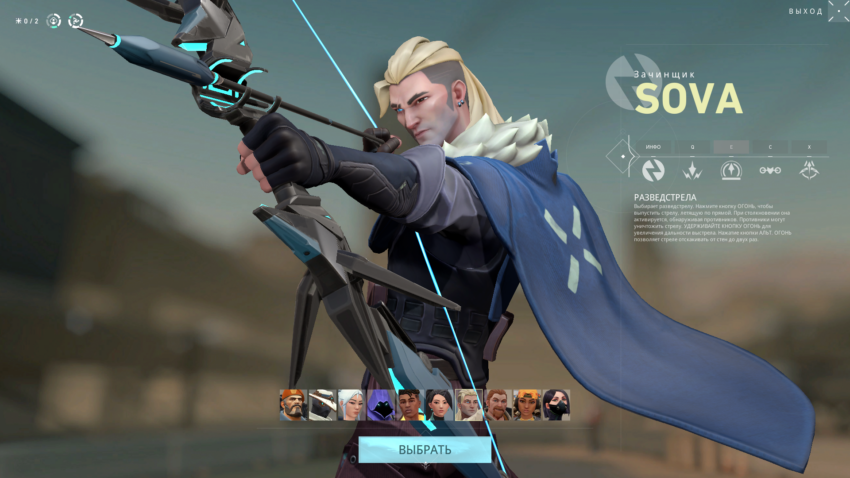This screenshot has height=478, width=850.
Task: Click ВЫХОД to exit agent select
Action: click(x=806, y=11)
